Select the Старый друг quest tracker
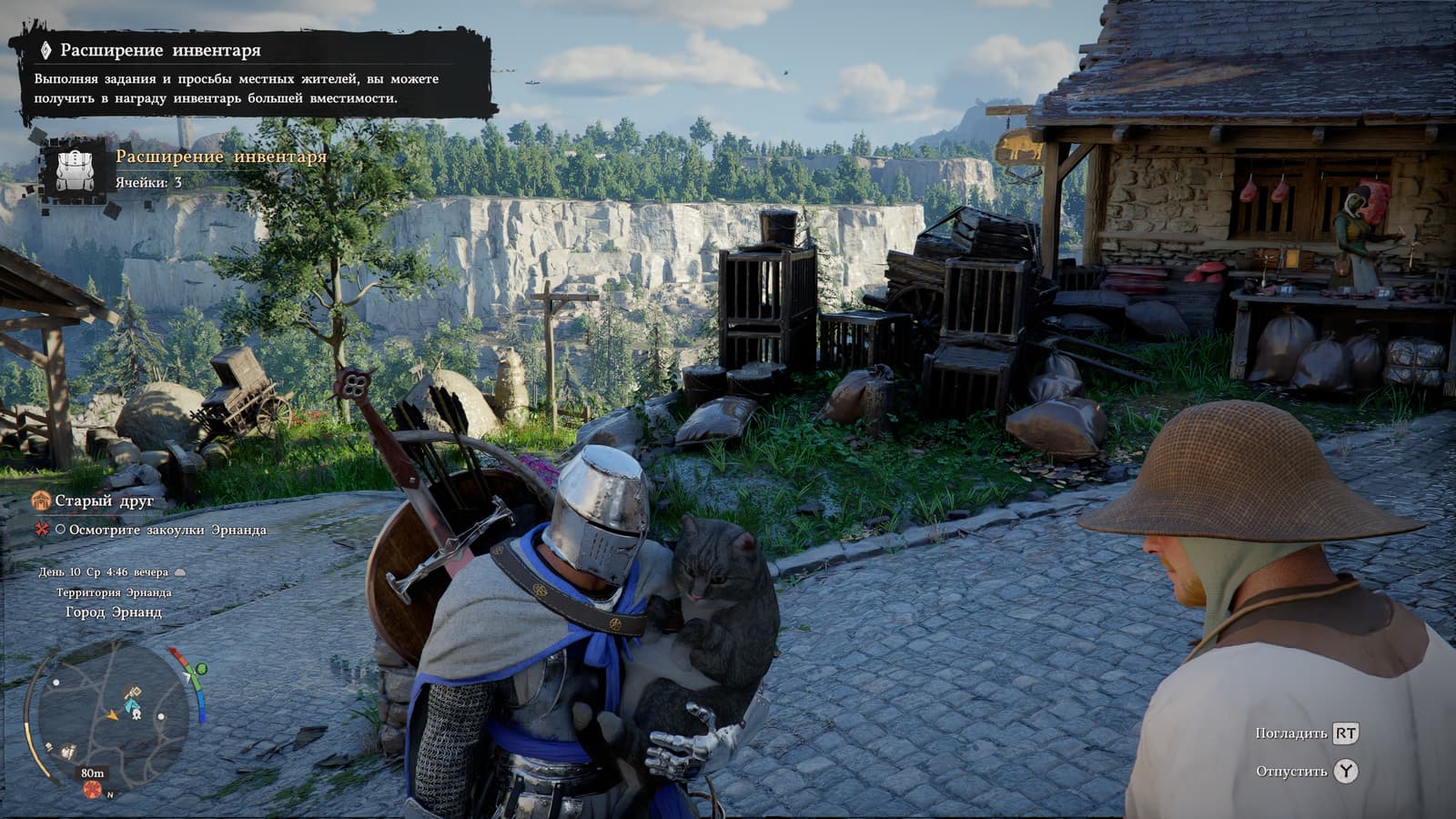This screenshot has height=819, width=1456. (104, 500)
